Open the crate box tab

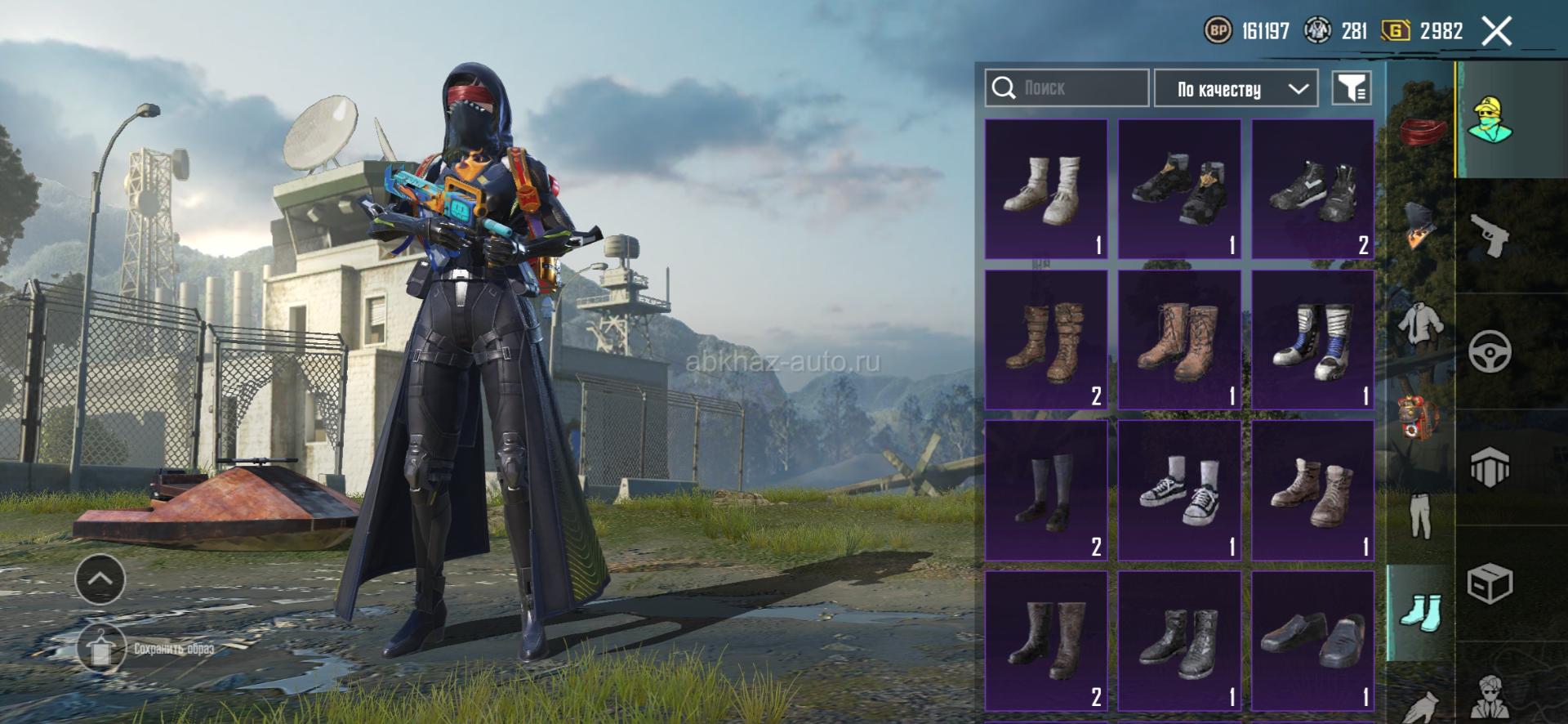point(1490,583)
